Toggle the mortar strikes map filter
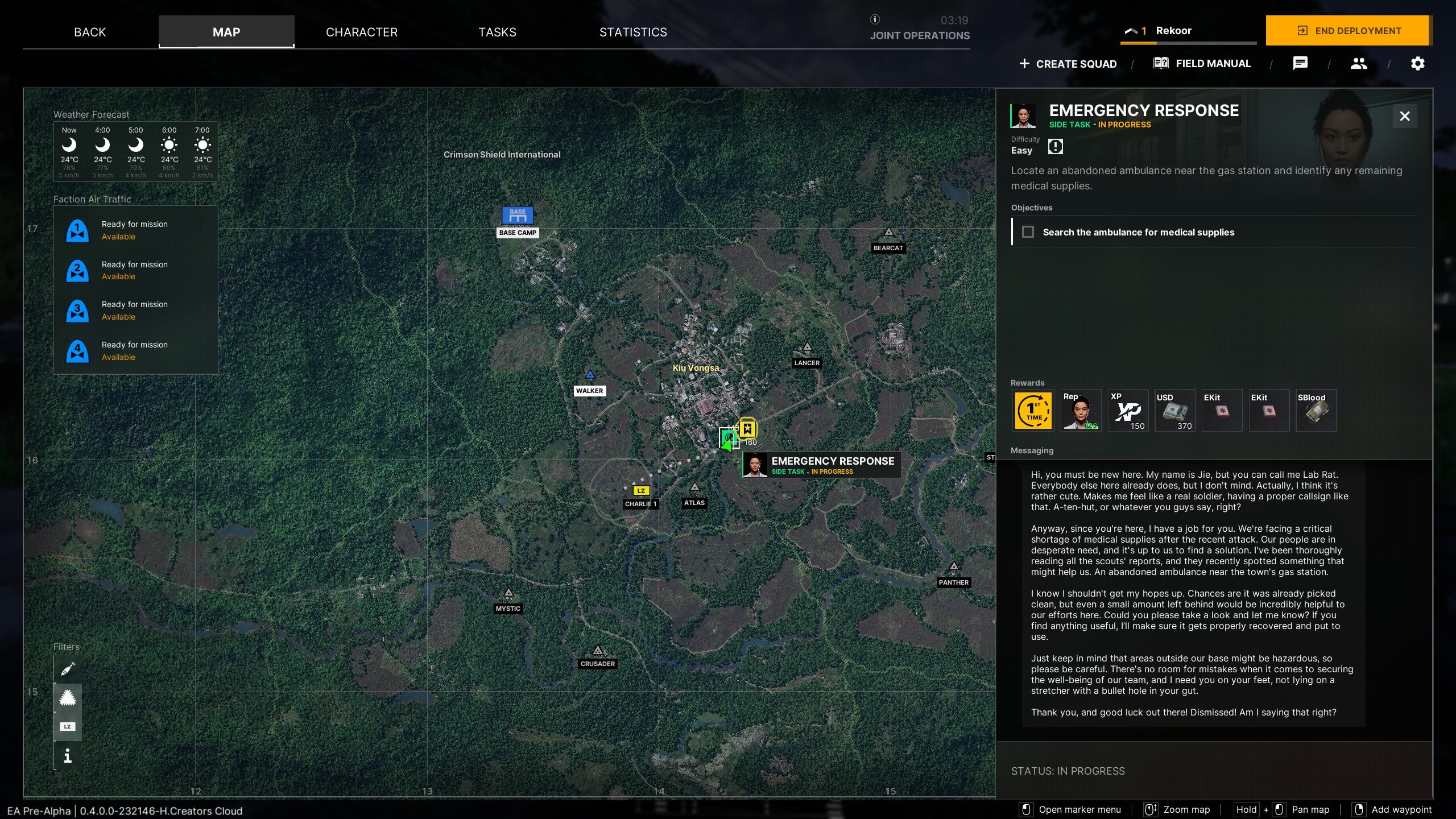1456x819 pixels. tap(67, 668)
